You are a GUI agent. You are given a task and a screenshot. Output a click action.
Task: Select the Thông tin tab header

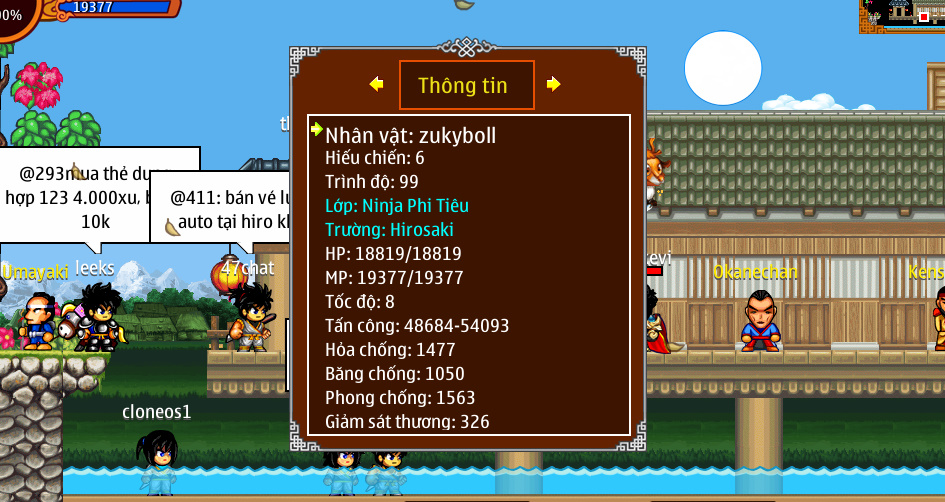click(x=466, y=85)
